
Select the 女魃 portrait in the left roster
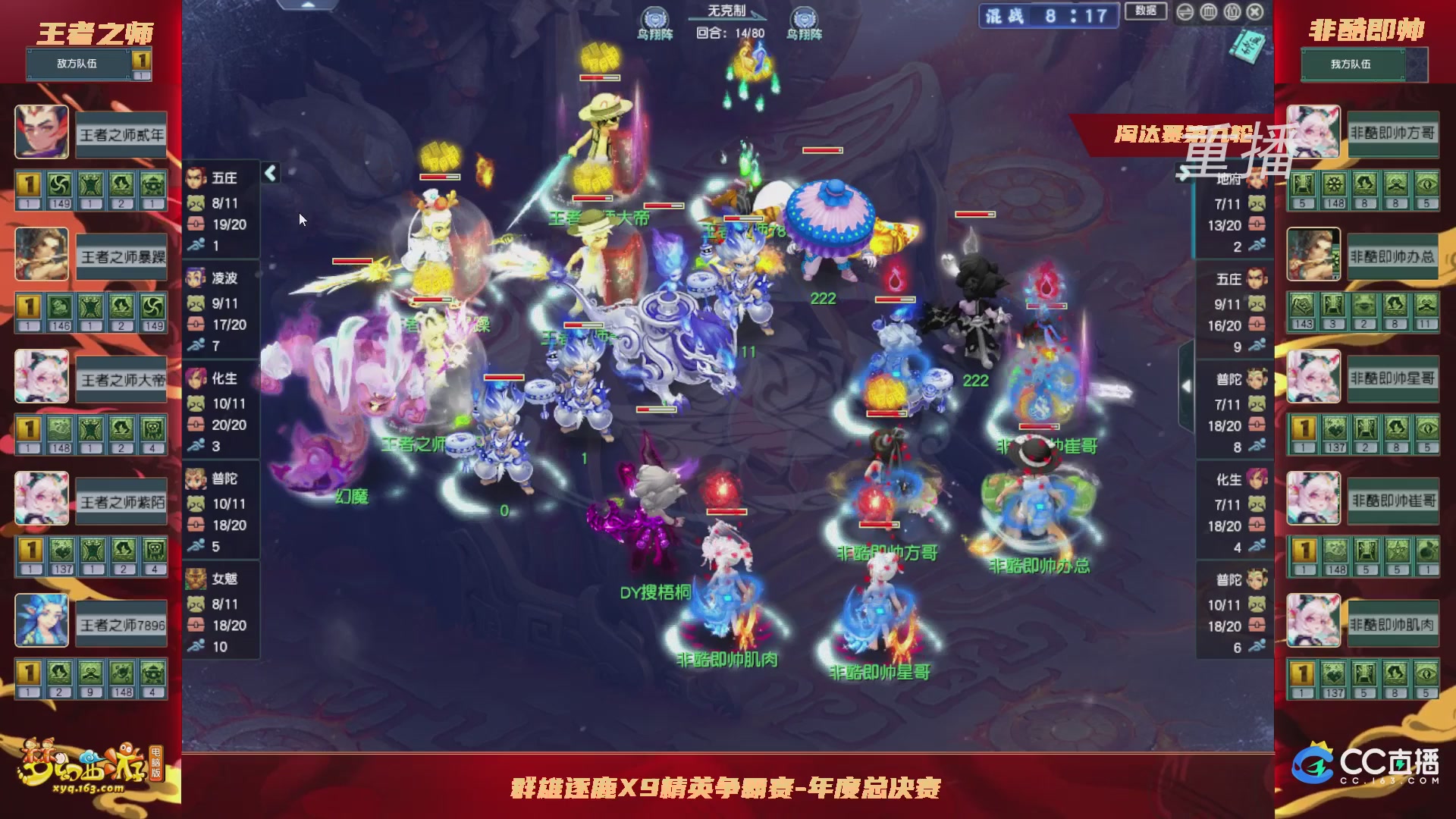[x=195, y=579]
